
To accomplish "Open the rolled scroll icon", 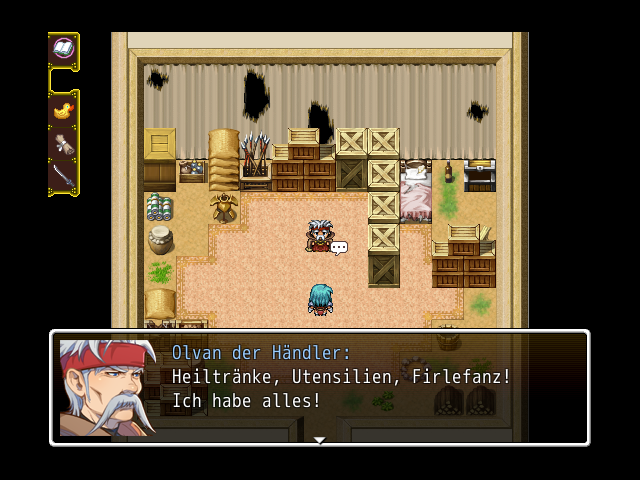I will [63, 142].
